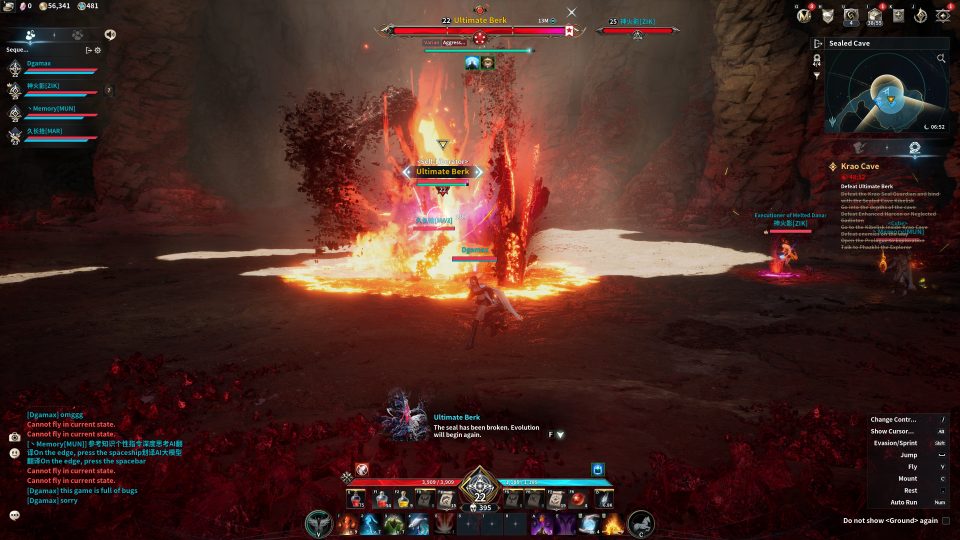The image size is (960, 540).
Task: Activate the fire skill on the skill bar
Action: point(348,524)
